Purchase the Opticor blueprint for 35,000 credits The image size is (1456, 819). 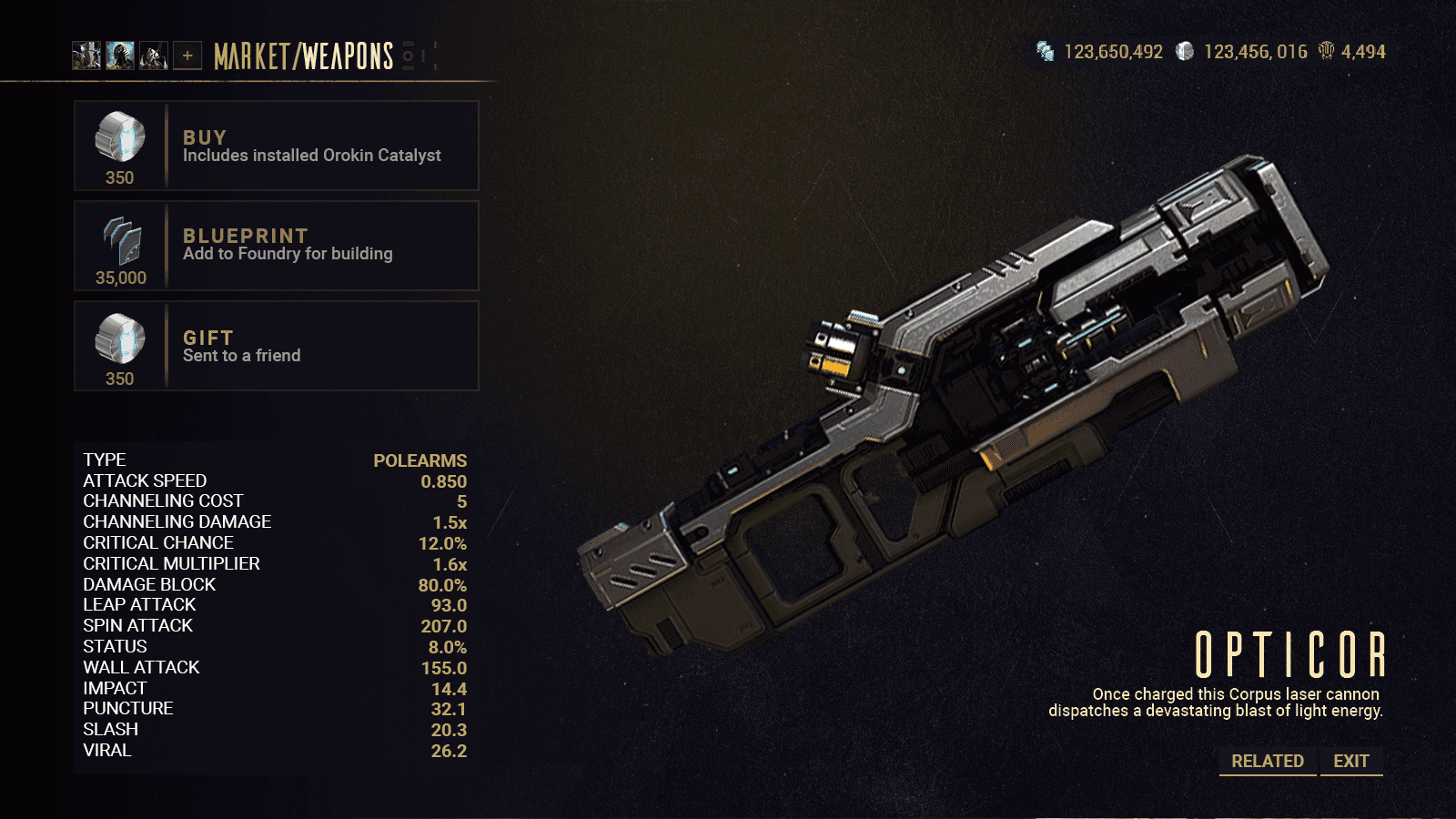276,246
